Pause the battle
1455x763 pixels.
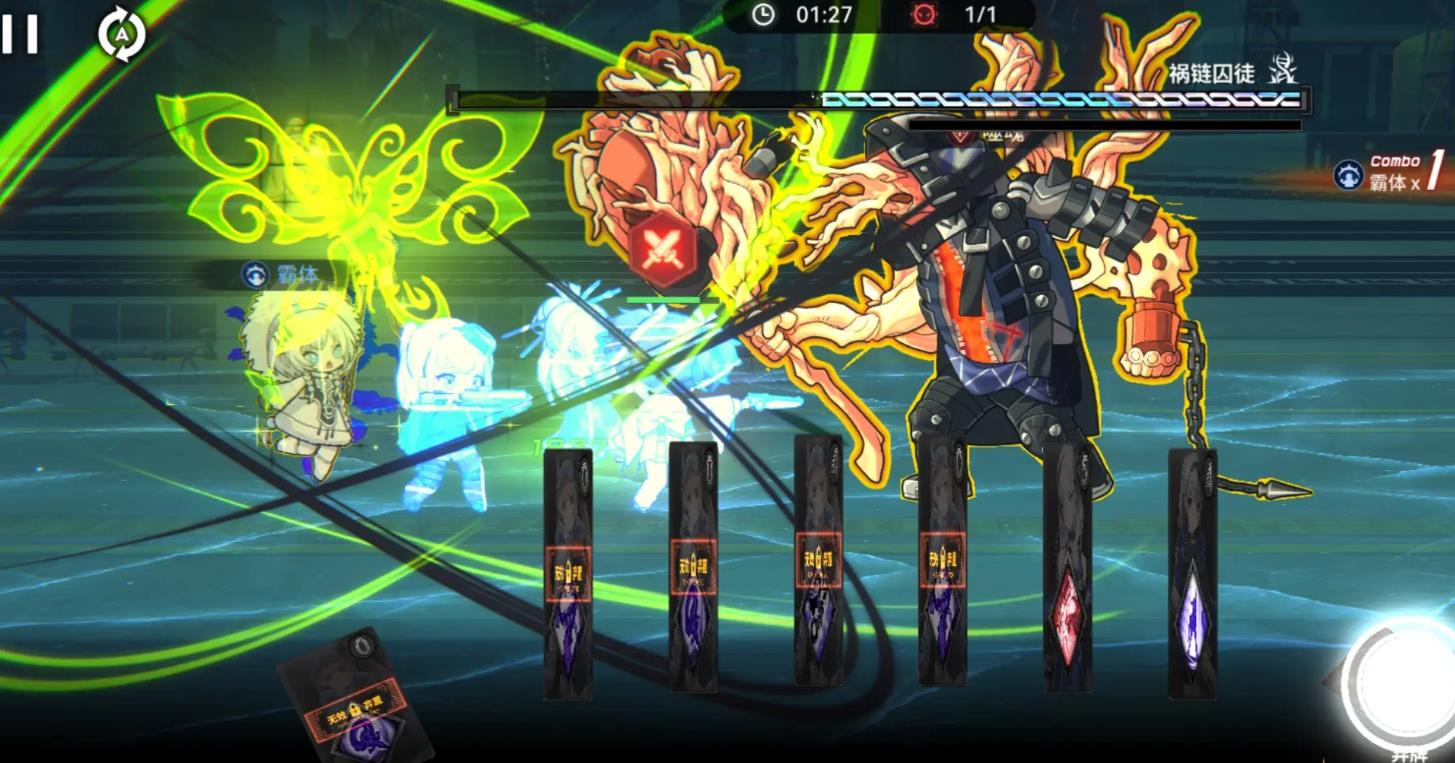click(x=20, y=34)
